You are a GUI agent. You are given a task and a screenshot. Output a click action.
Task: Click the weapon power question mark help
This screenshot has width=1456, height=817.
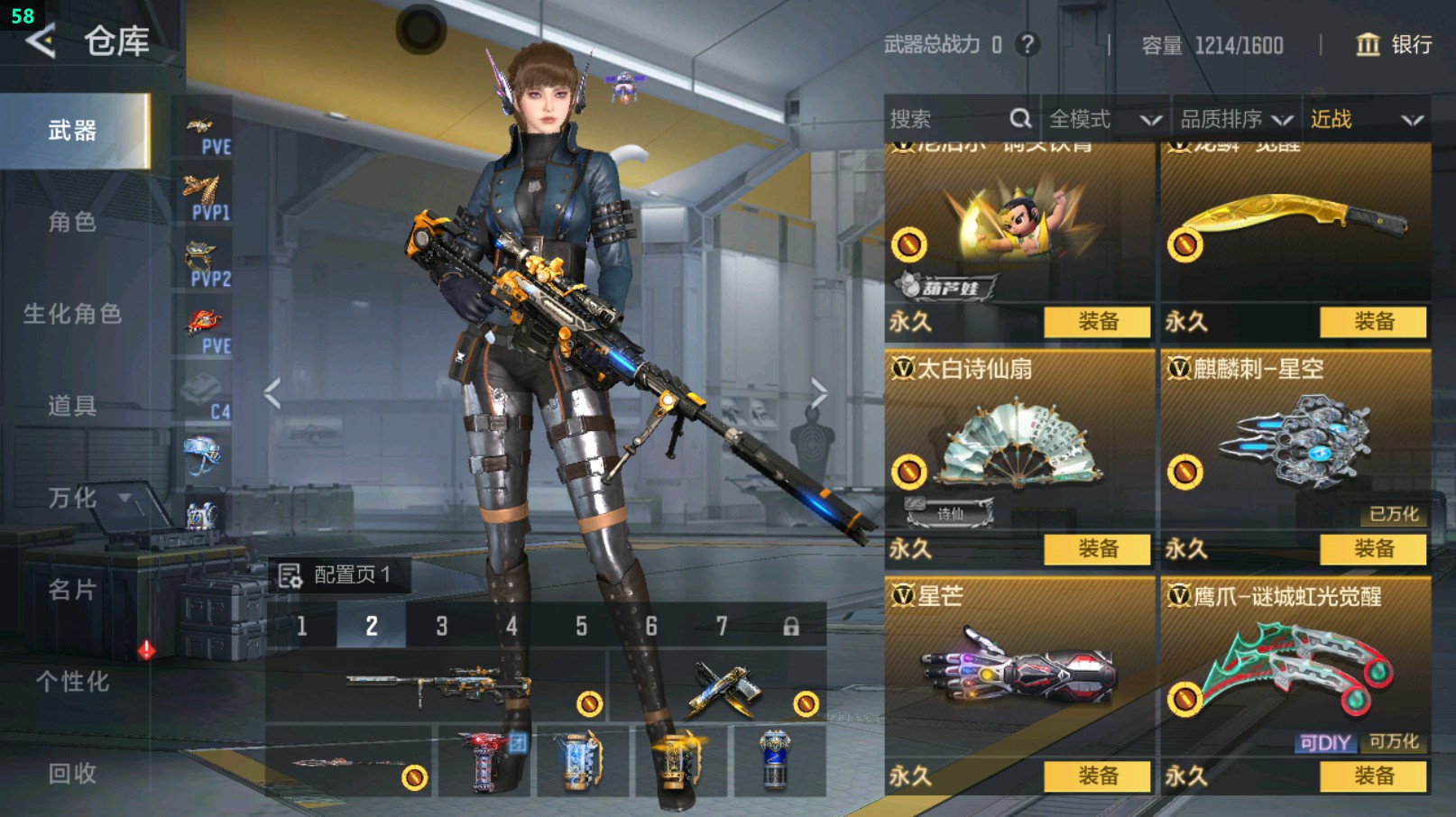coord(1027,44)
